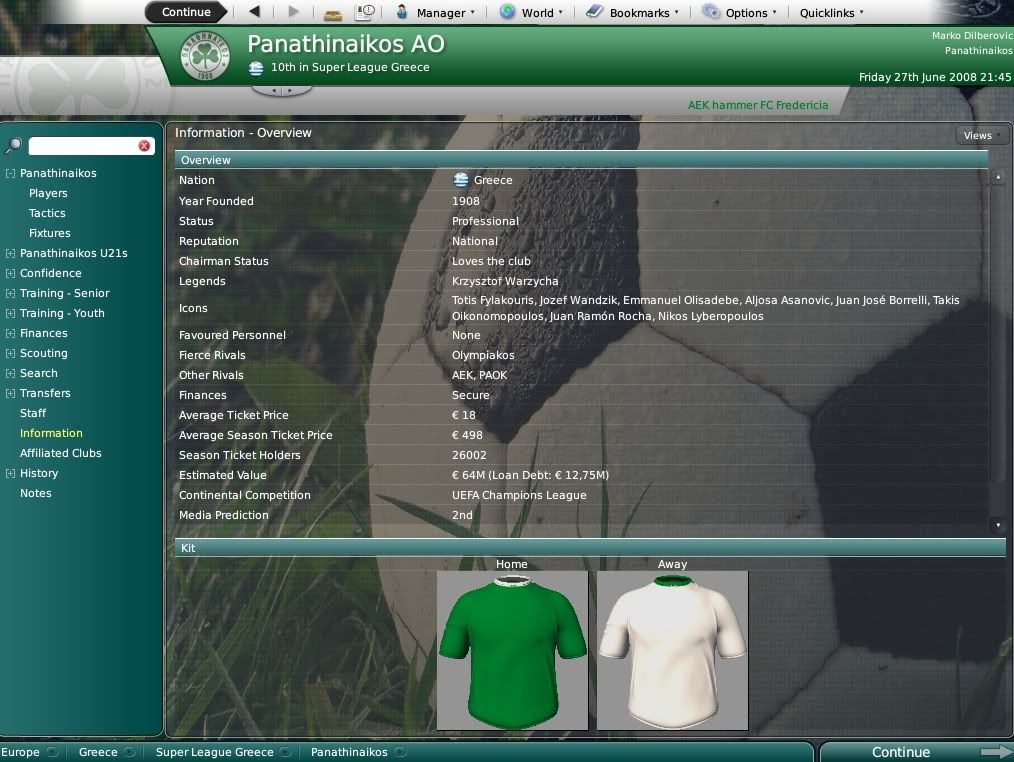Open the Bookmarks menu
1014x762 pixels.
(632, 13)
